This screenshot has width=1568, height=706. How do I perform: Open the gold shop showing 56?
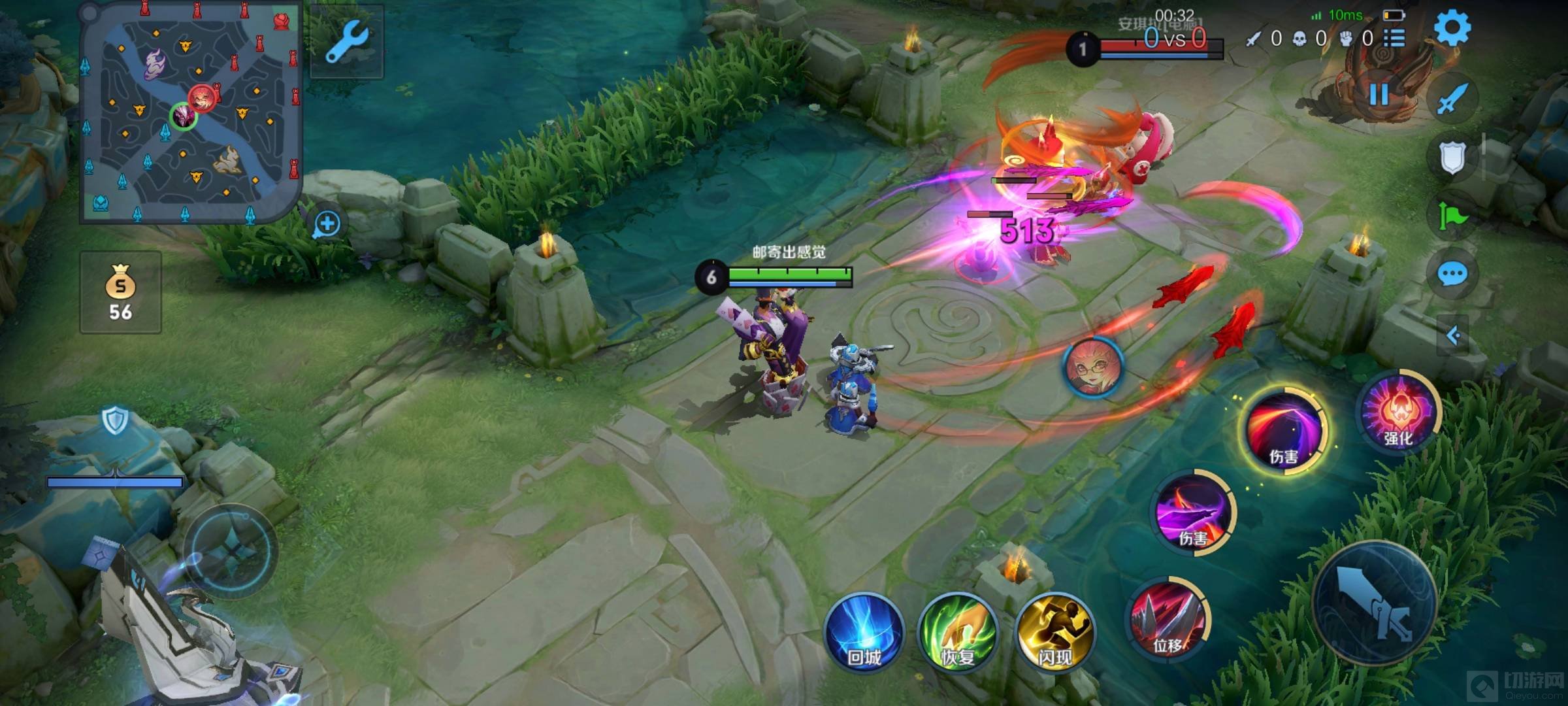click(x=121, y=292)
